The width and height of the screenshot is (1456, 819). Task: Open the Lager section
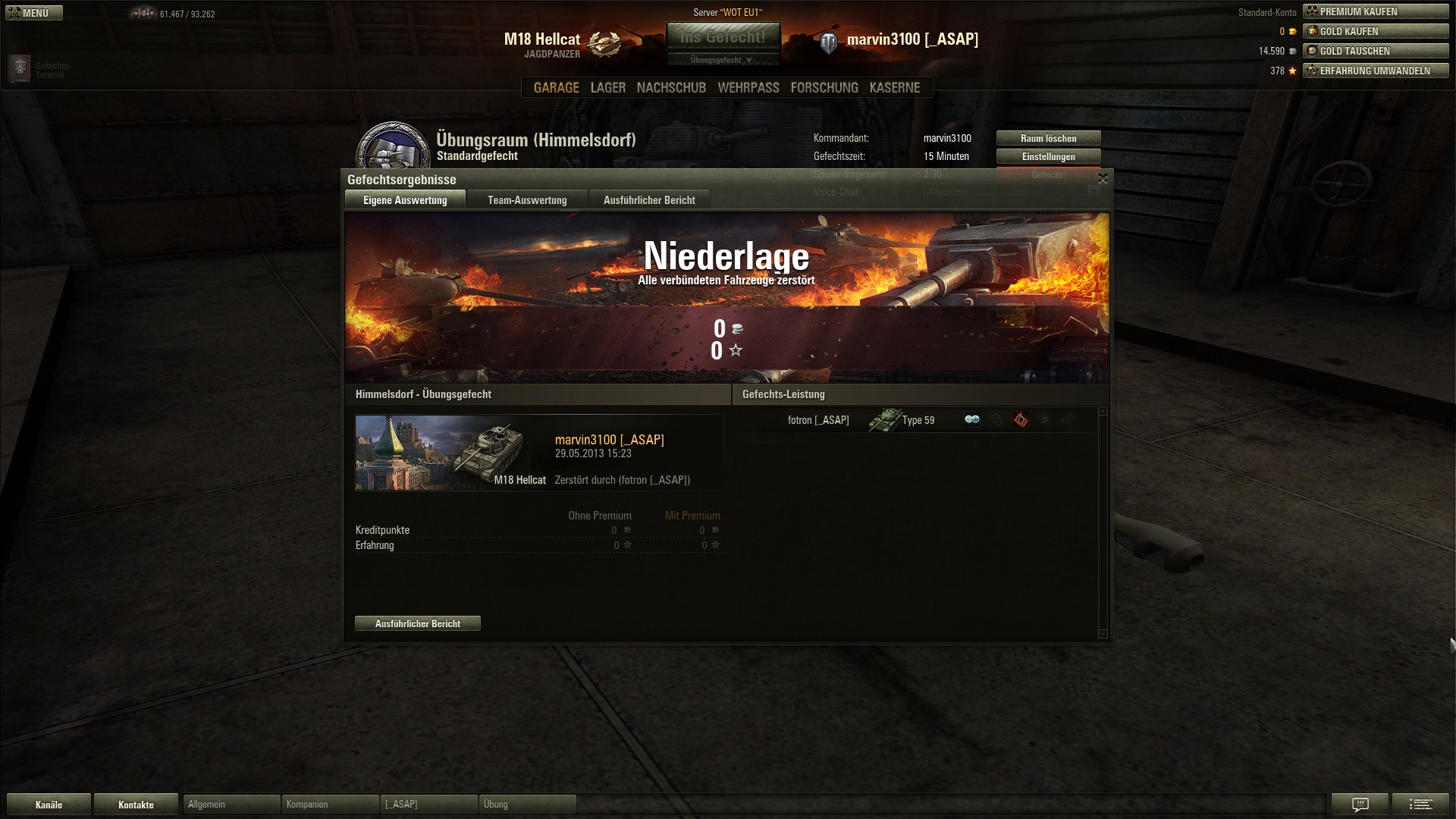point(607,88)
